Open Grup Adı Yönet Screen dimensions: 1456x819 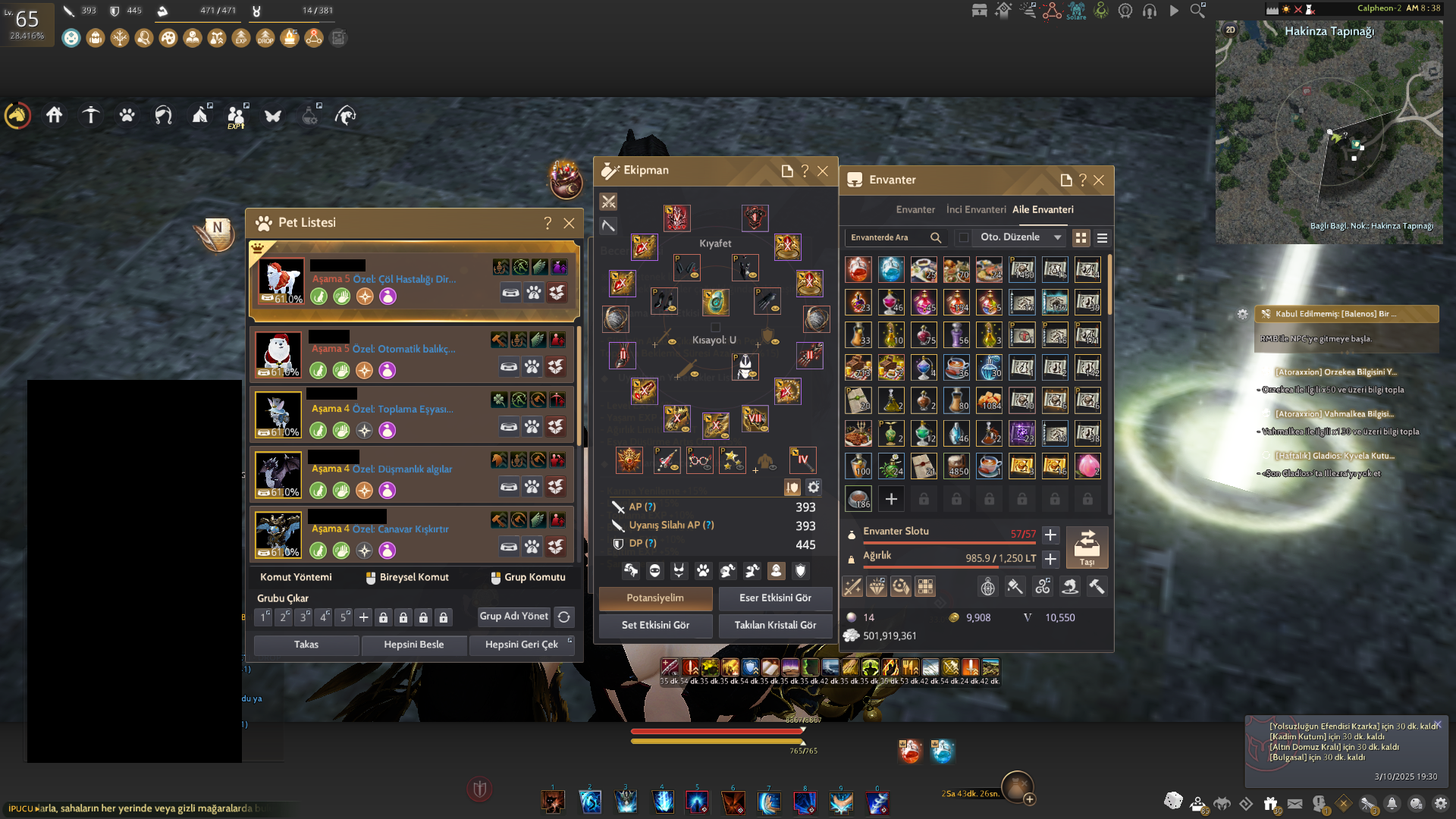[513, 617]
